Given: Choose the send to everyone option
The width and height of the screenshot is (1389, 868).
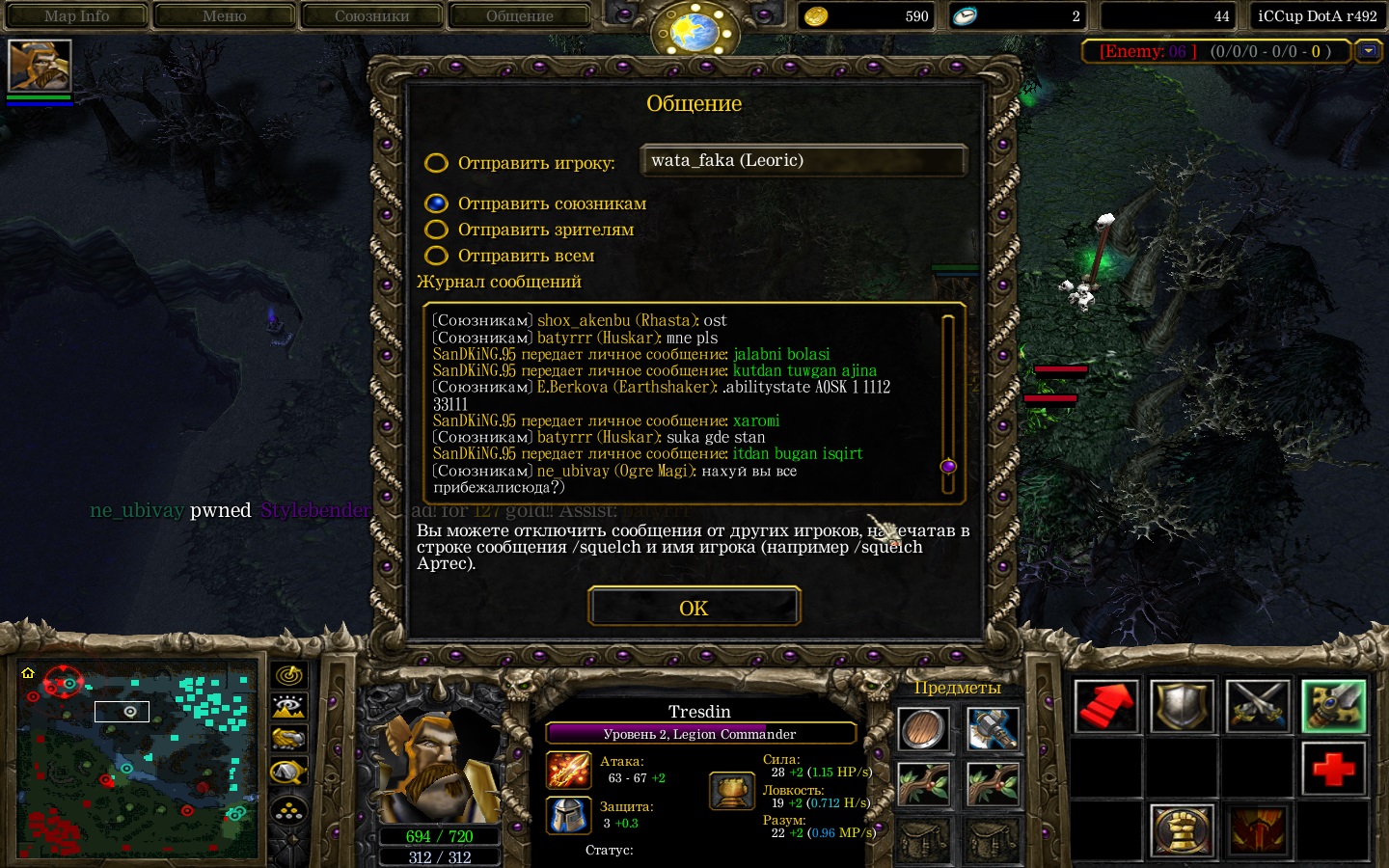Looking at the screenshot, I should (437, 256).
